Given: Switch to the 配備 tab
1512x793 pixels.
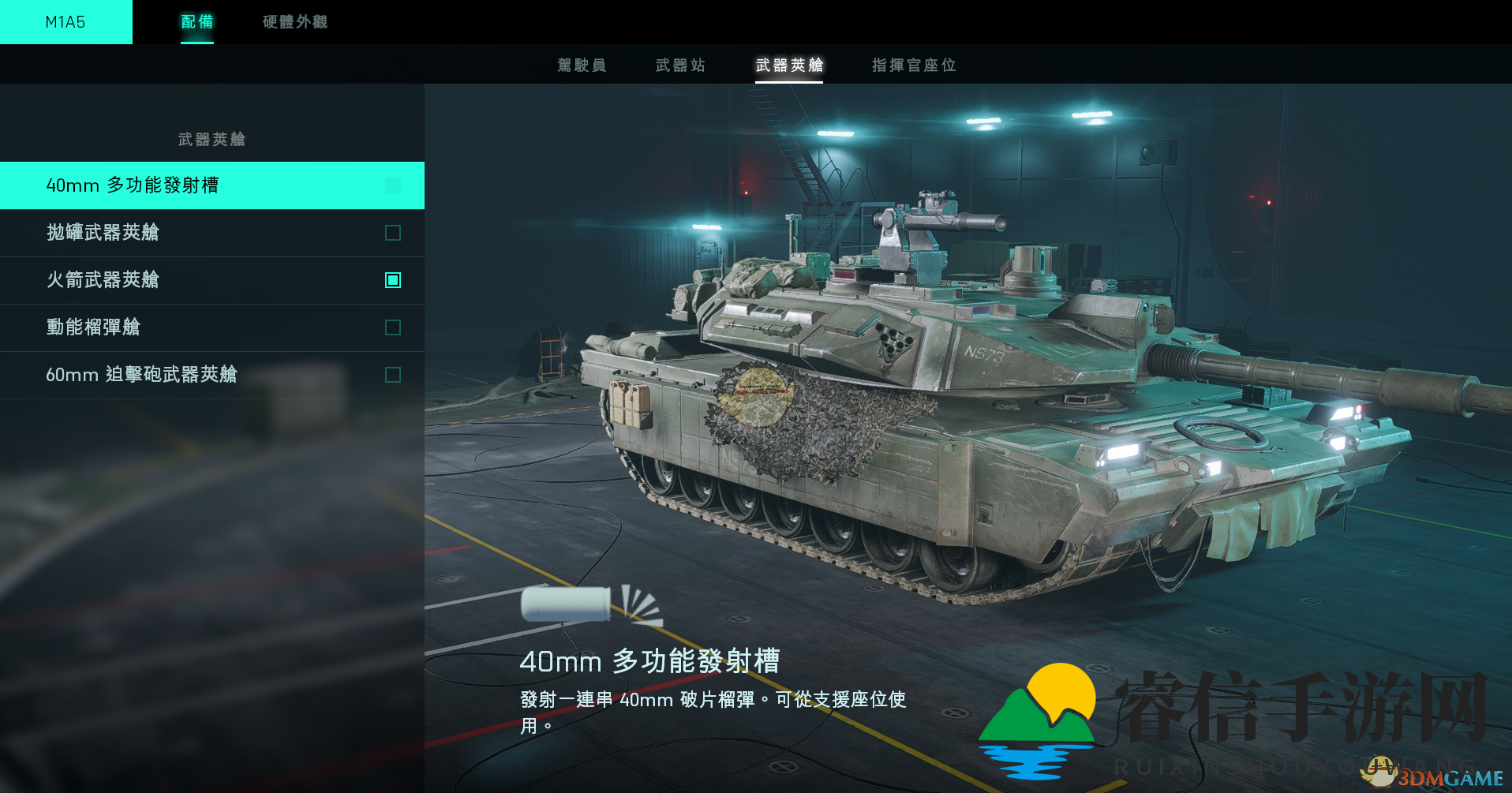Looking at the screenshot, I should pos(196,22).
